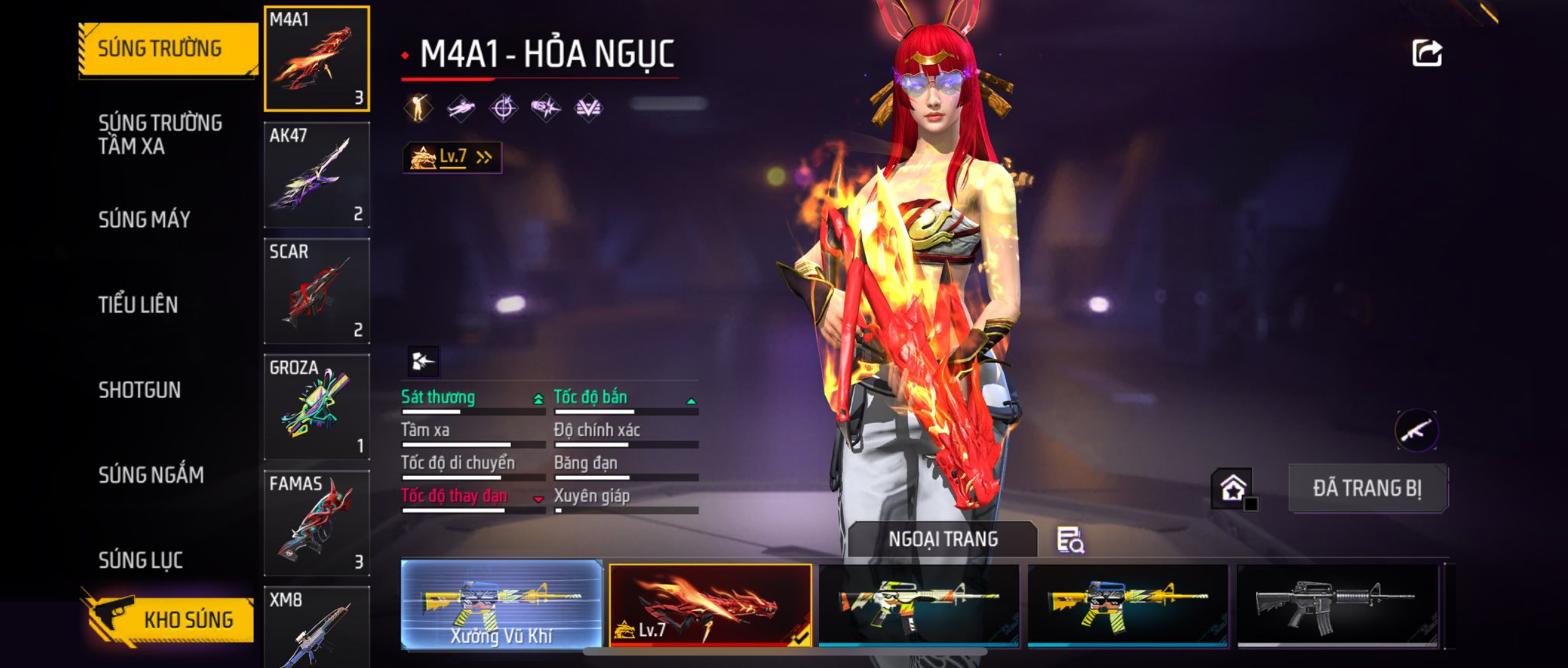This screenshot has height=668, width=1568.
Task: Click the share icon
Action: [1427, 53]
